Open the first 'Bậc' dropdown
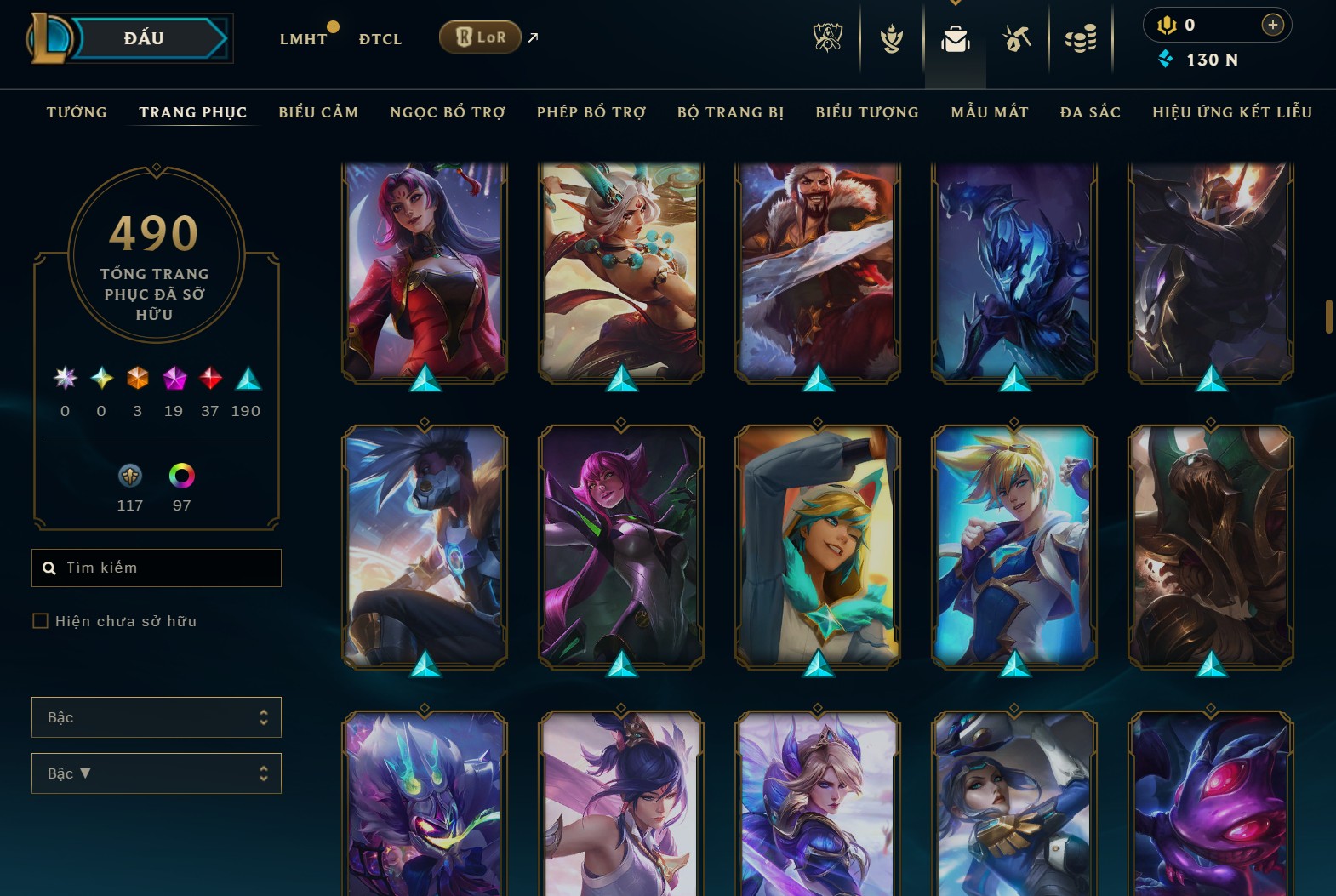 tap(157, 717)
